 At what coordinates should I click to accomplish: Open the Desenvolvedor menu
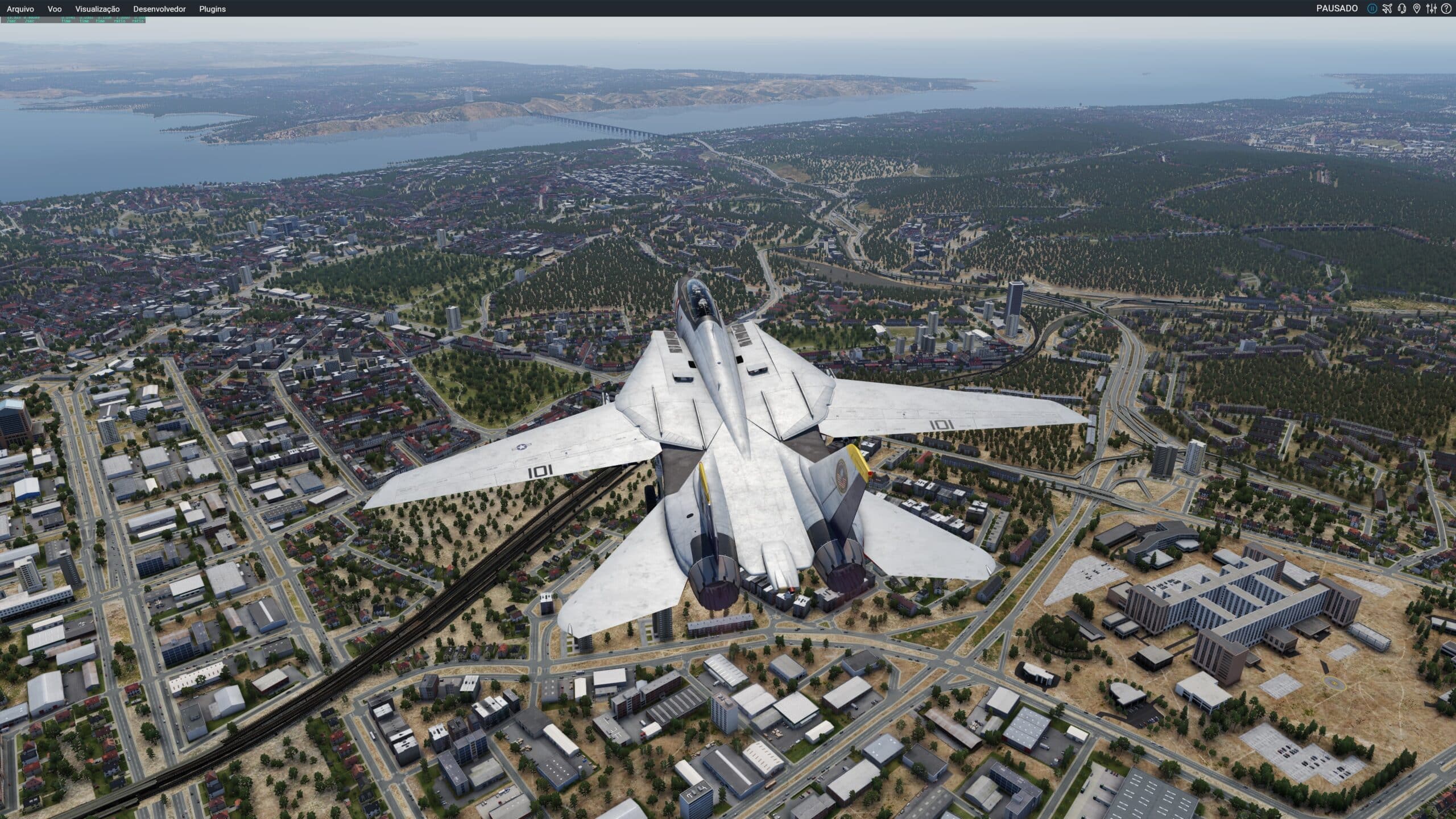tap(159, 9)
